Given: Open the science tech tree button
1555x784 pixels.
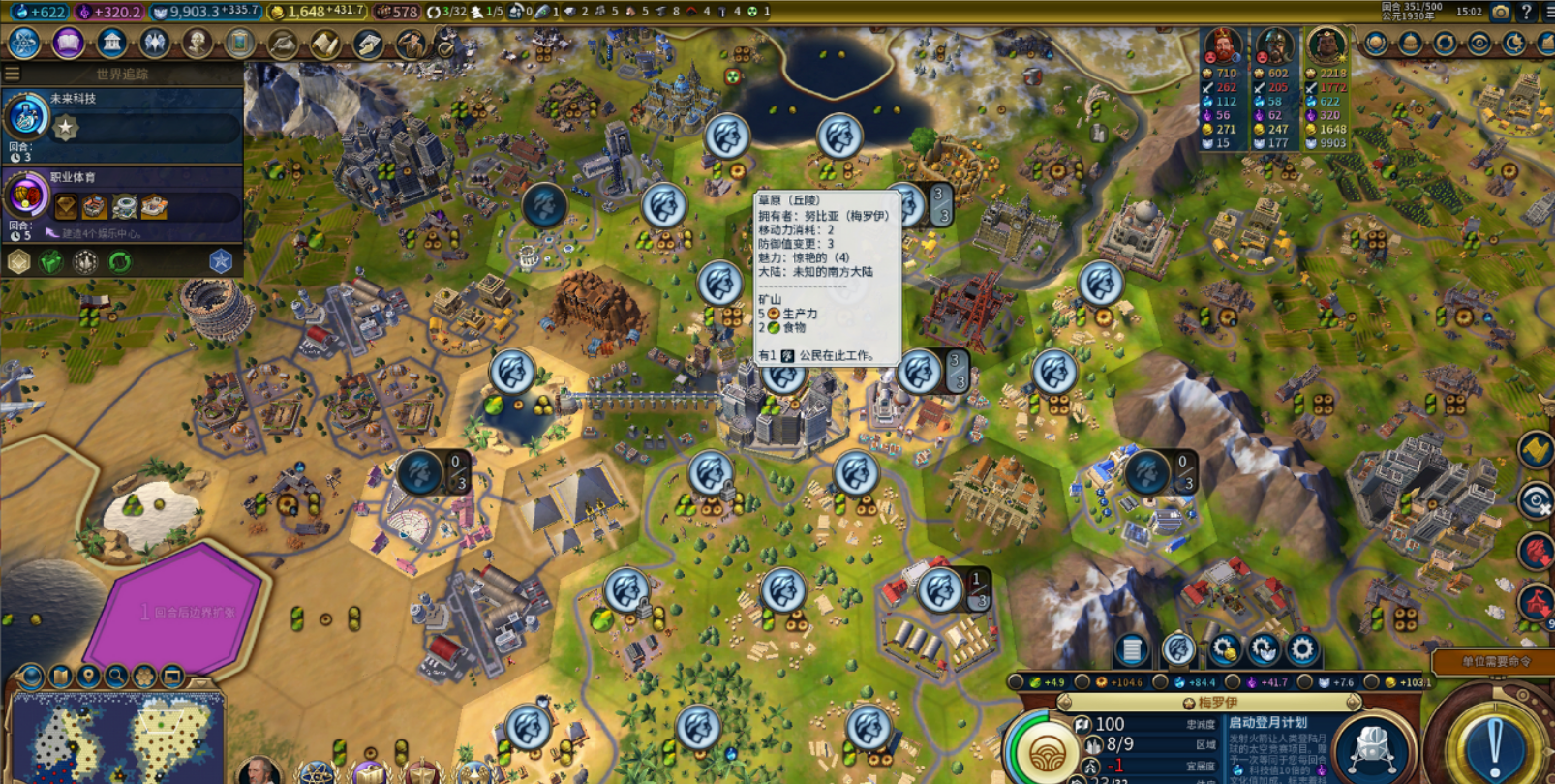Looking at the screenshot, I should tap(23, 44).
